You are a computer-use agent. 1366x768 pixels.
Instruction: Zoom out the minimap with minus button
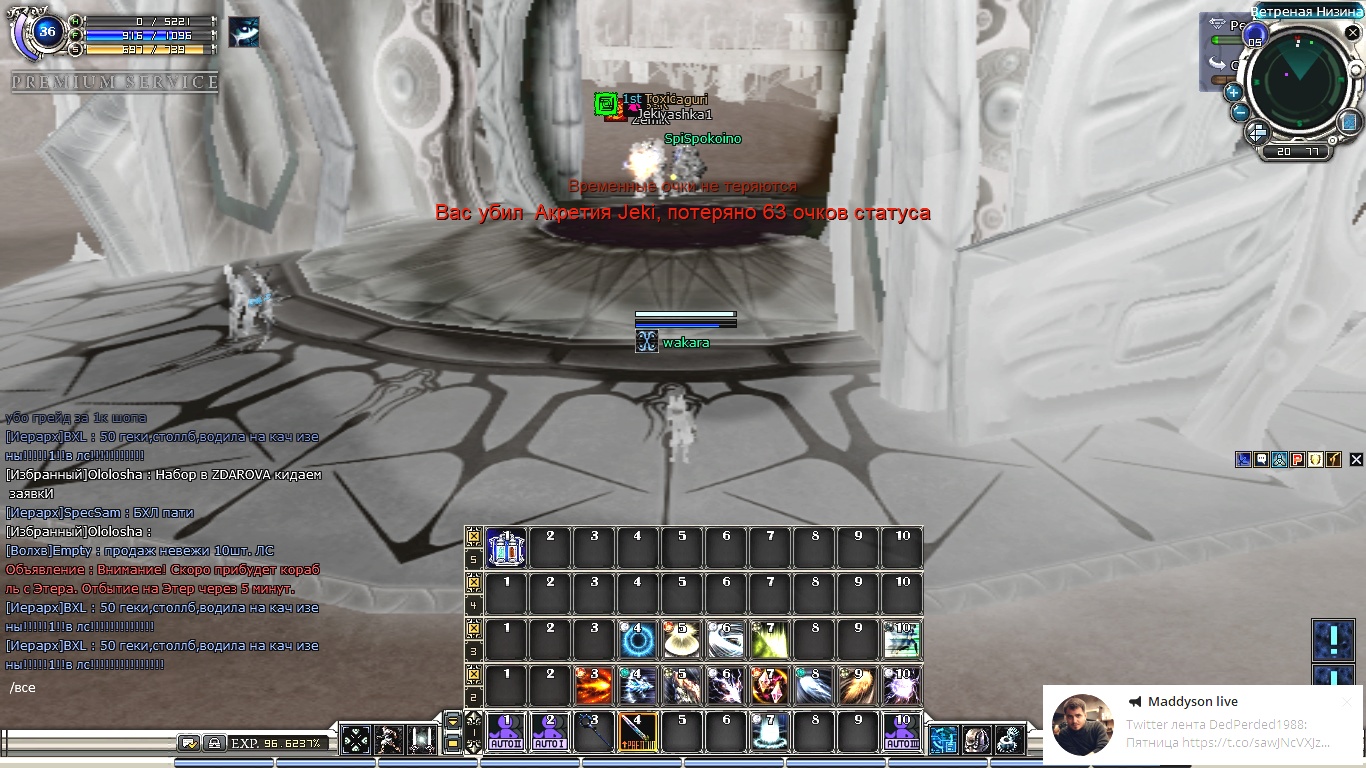[x=1240, y=111]
